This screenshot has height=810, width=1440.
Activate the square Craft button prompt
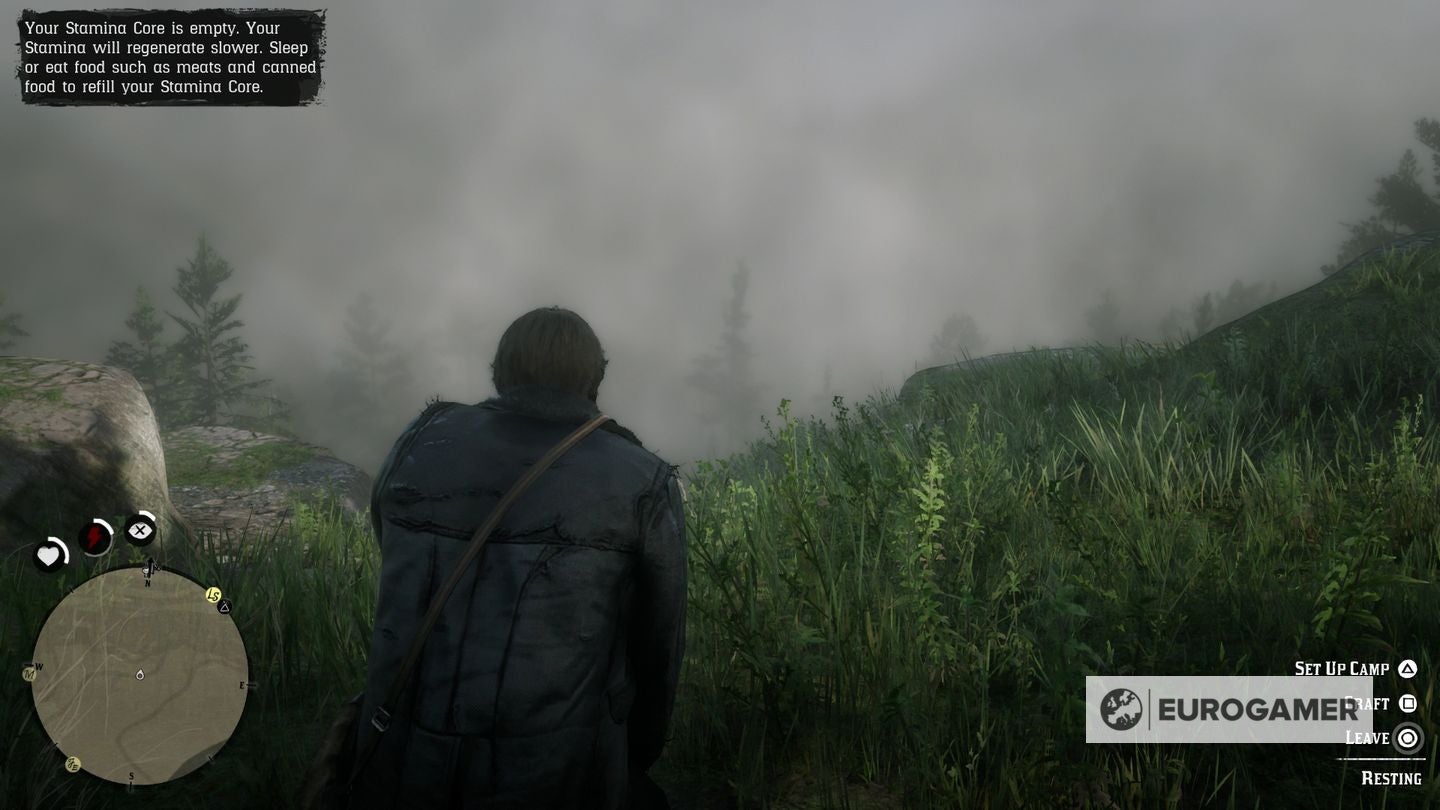(x=1406, y=703)
